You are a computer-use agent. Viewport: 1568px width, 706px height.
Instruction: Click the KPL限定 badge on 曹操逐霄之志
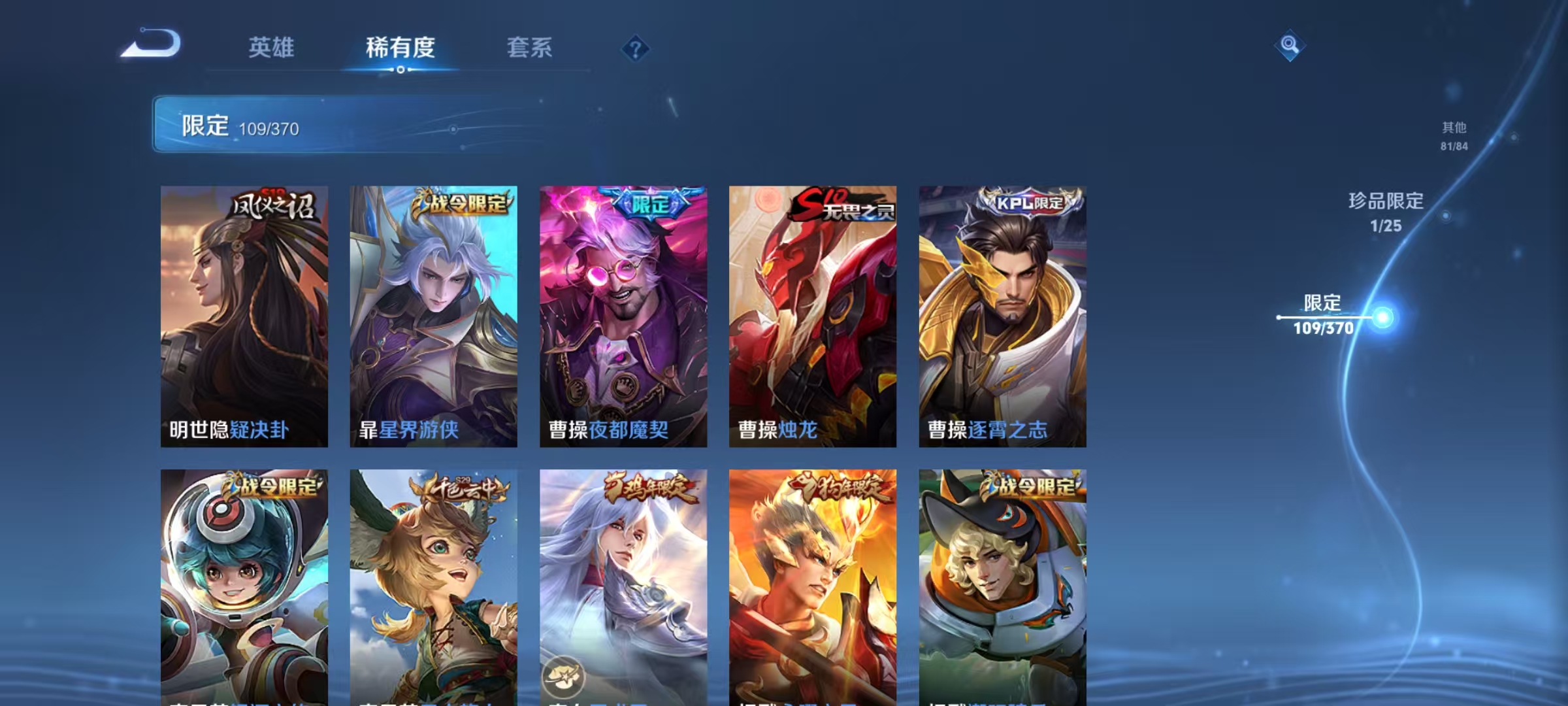pos(1022,201)
